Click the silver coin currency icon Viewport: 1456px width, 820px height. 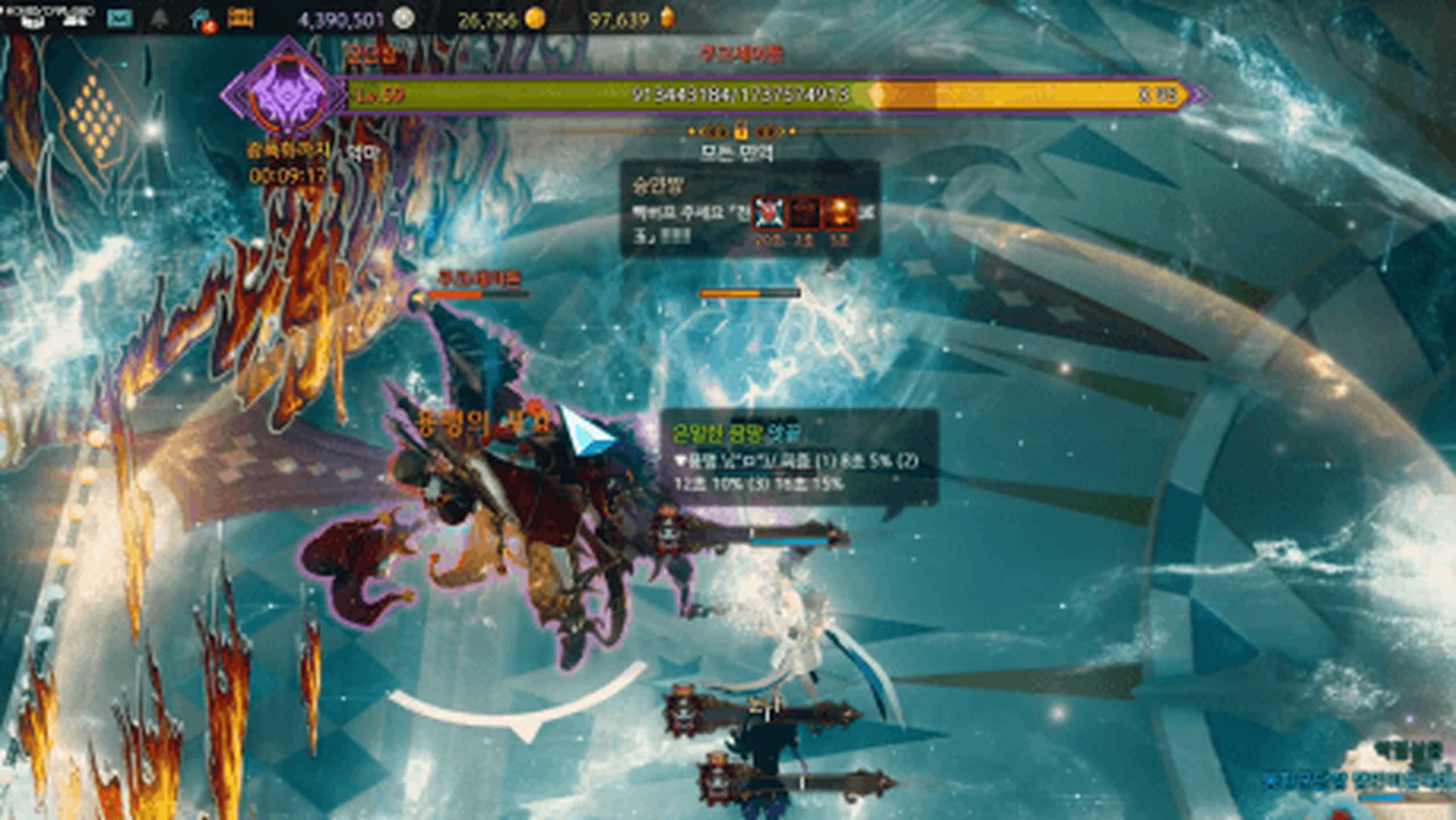[404, 19]
